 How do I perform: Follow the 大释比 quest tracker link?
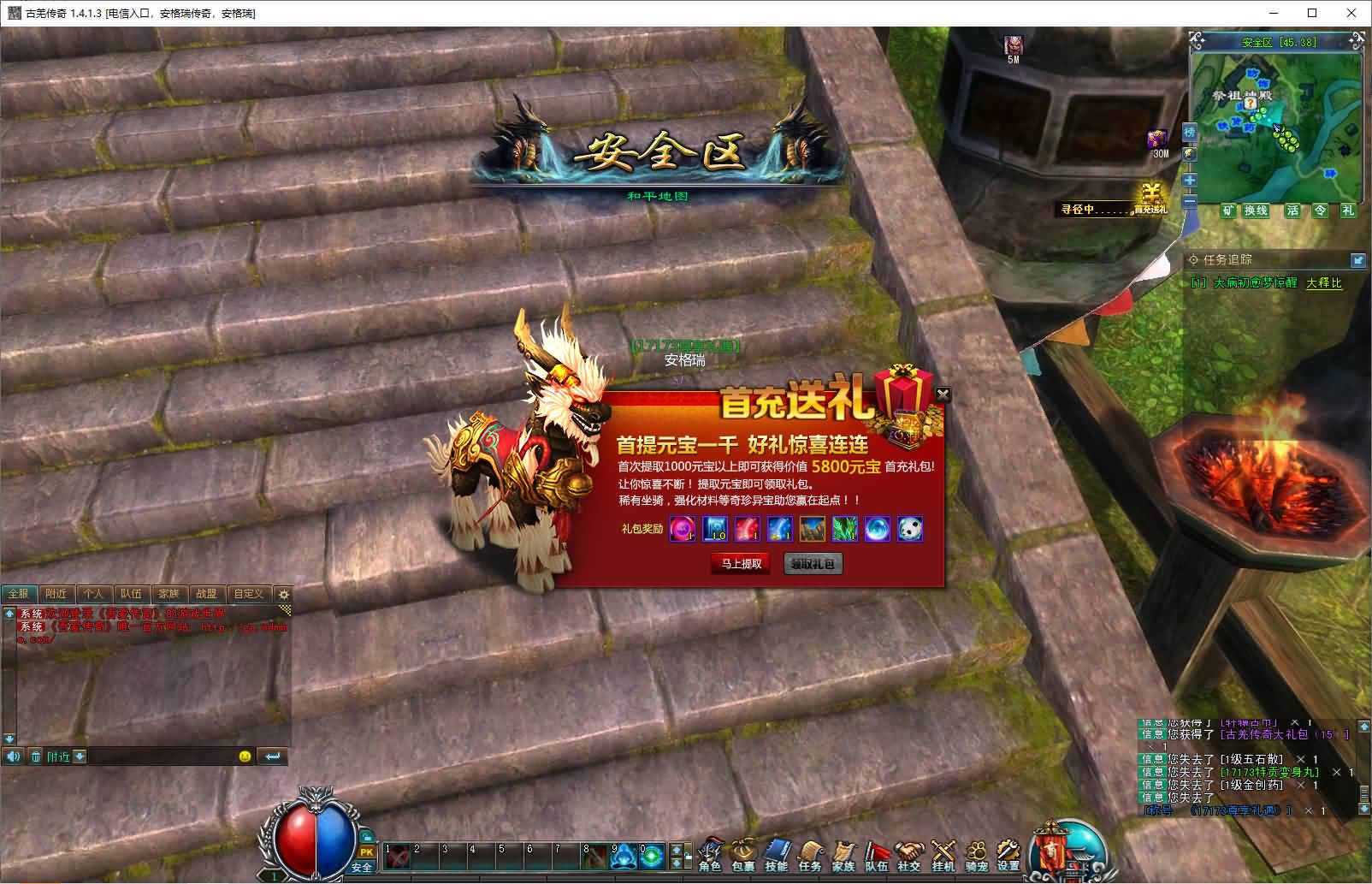click(x=1323, y=283)
